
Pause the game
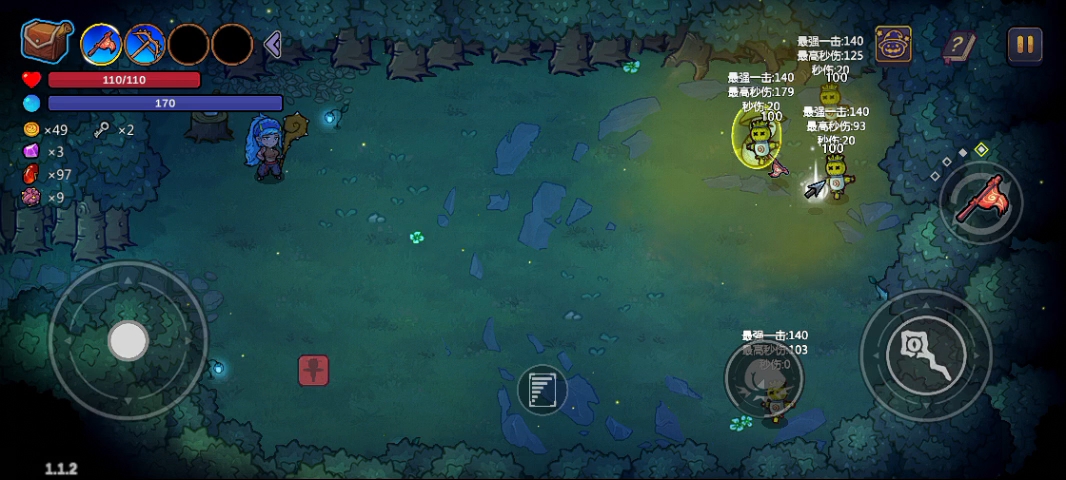(x=1024, y=44)
